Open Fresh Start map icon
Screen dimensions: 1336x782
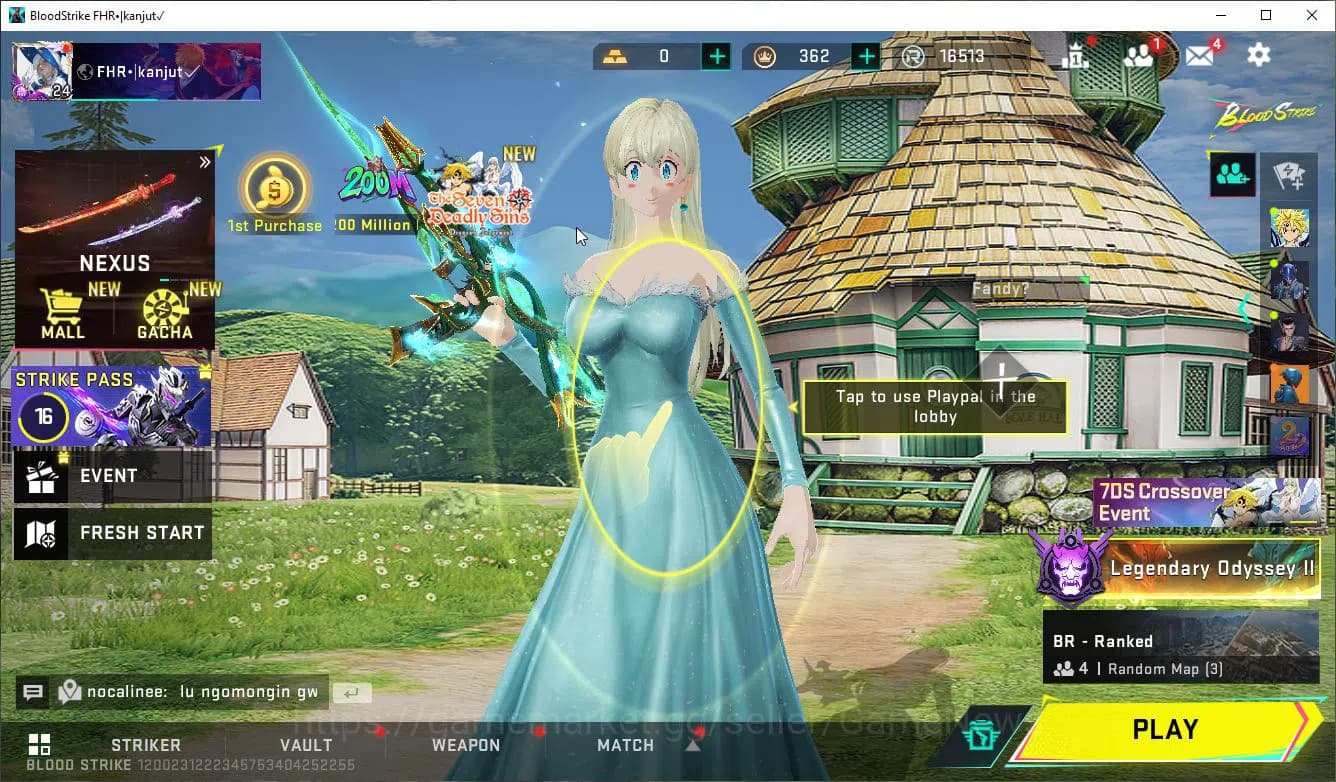(40, 533)
